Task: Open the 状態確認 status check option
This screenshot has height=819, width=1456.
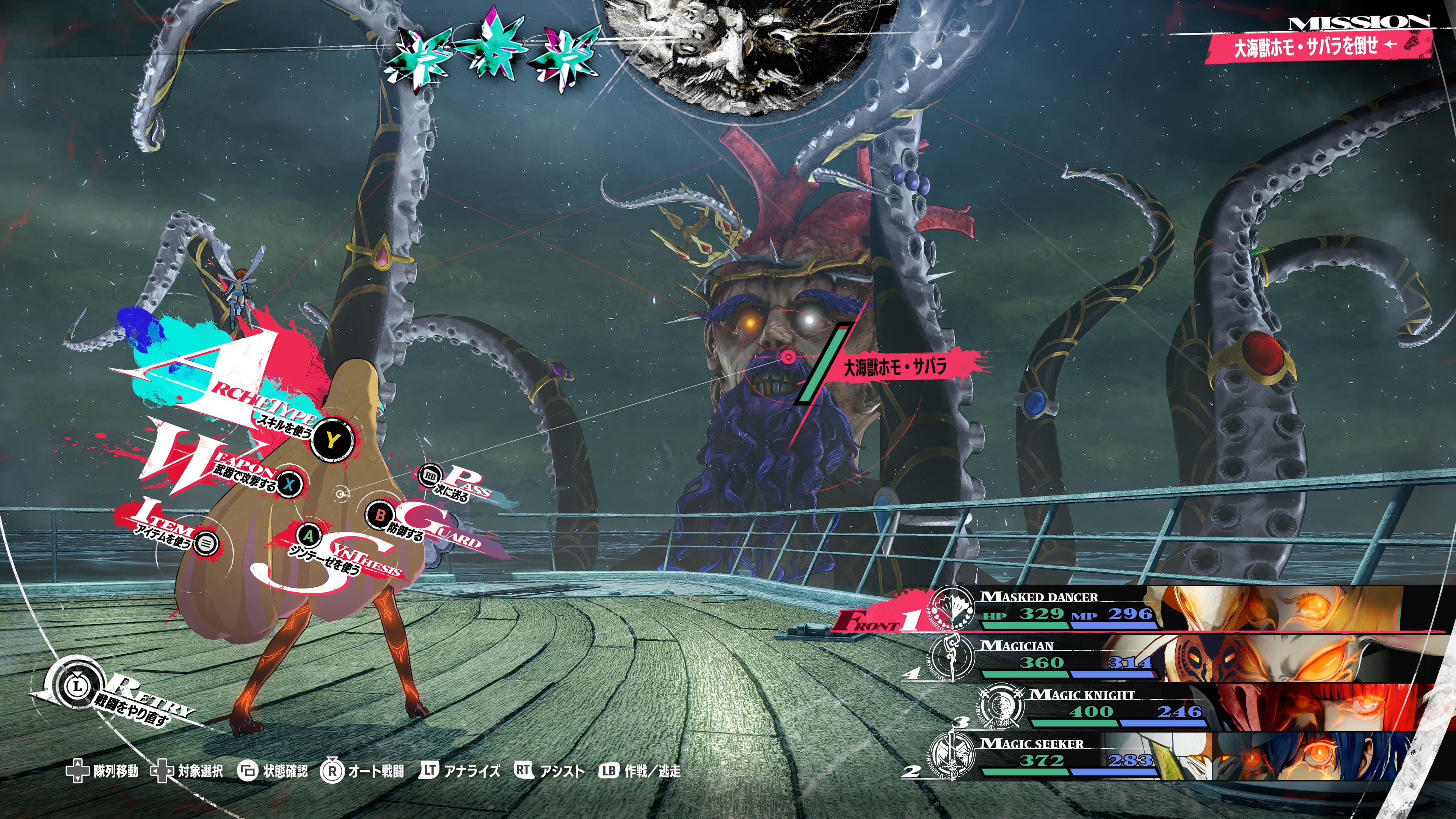Action: pos(273,771)
